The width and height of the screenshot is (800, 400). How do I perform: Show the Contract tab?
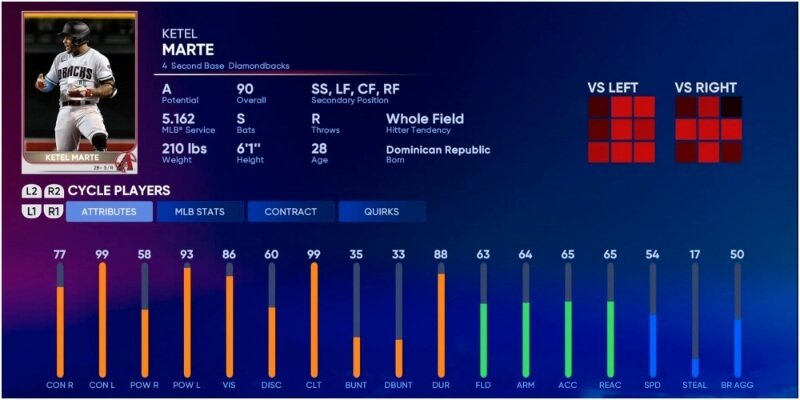[x=290, y=212]
